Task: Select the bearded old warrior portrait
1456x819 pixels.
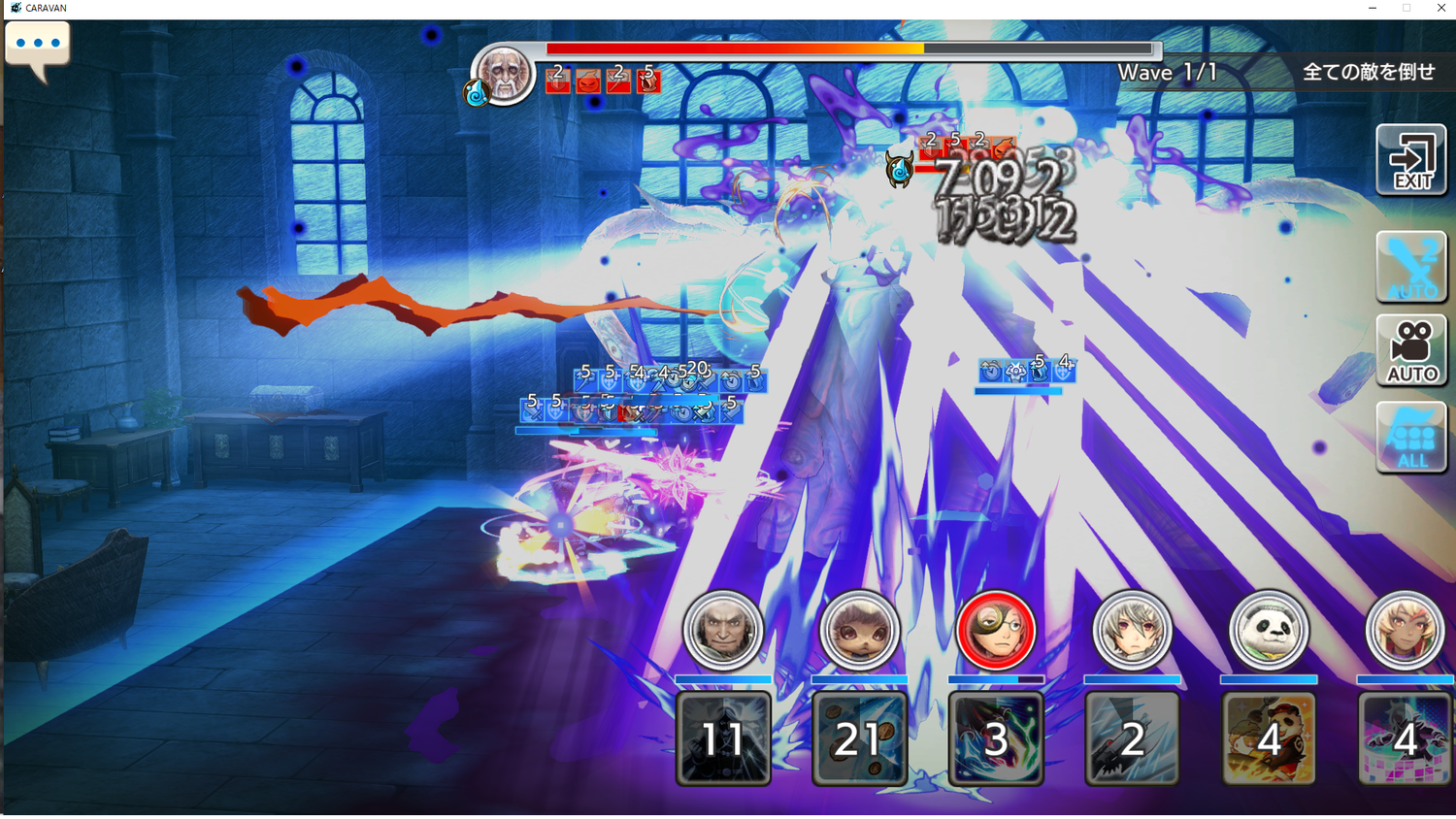Action: tap(723, 631)
